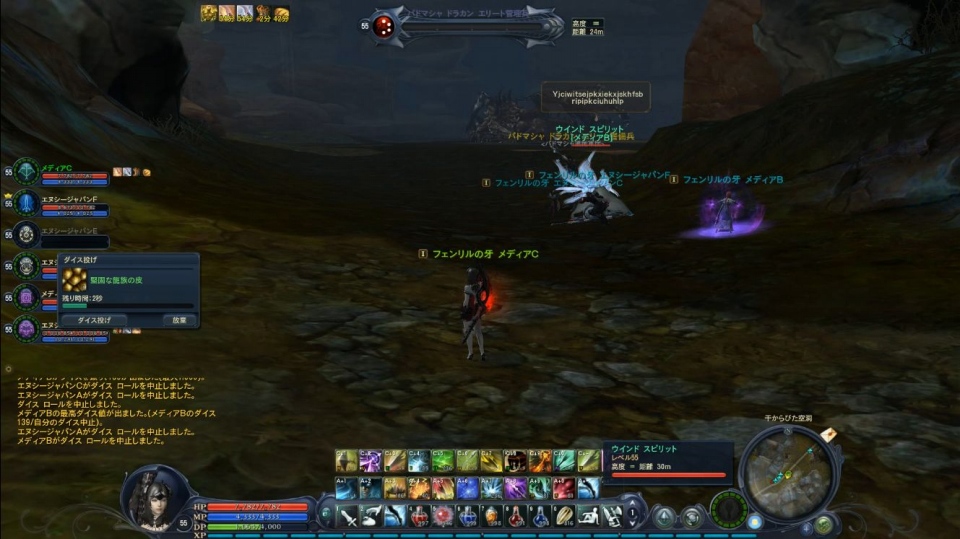The height and width of the screenshot is (539, 960).
Task: Click the hotbar page number toggle
Action: pos(632,515)
